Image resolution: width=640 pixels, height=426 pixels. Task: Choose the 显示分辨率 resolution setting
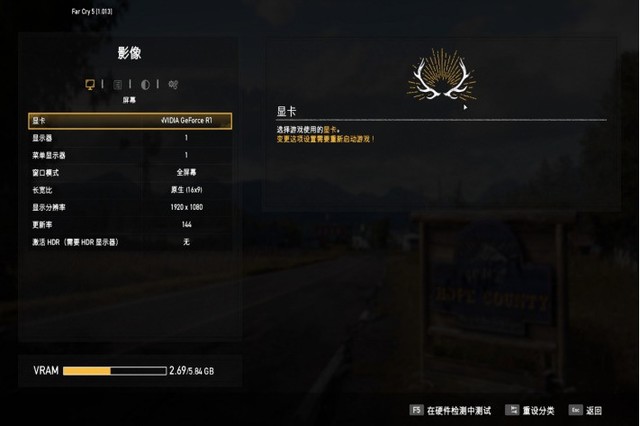tap(131, 207)
